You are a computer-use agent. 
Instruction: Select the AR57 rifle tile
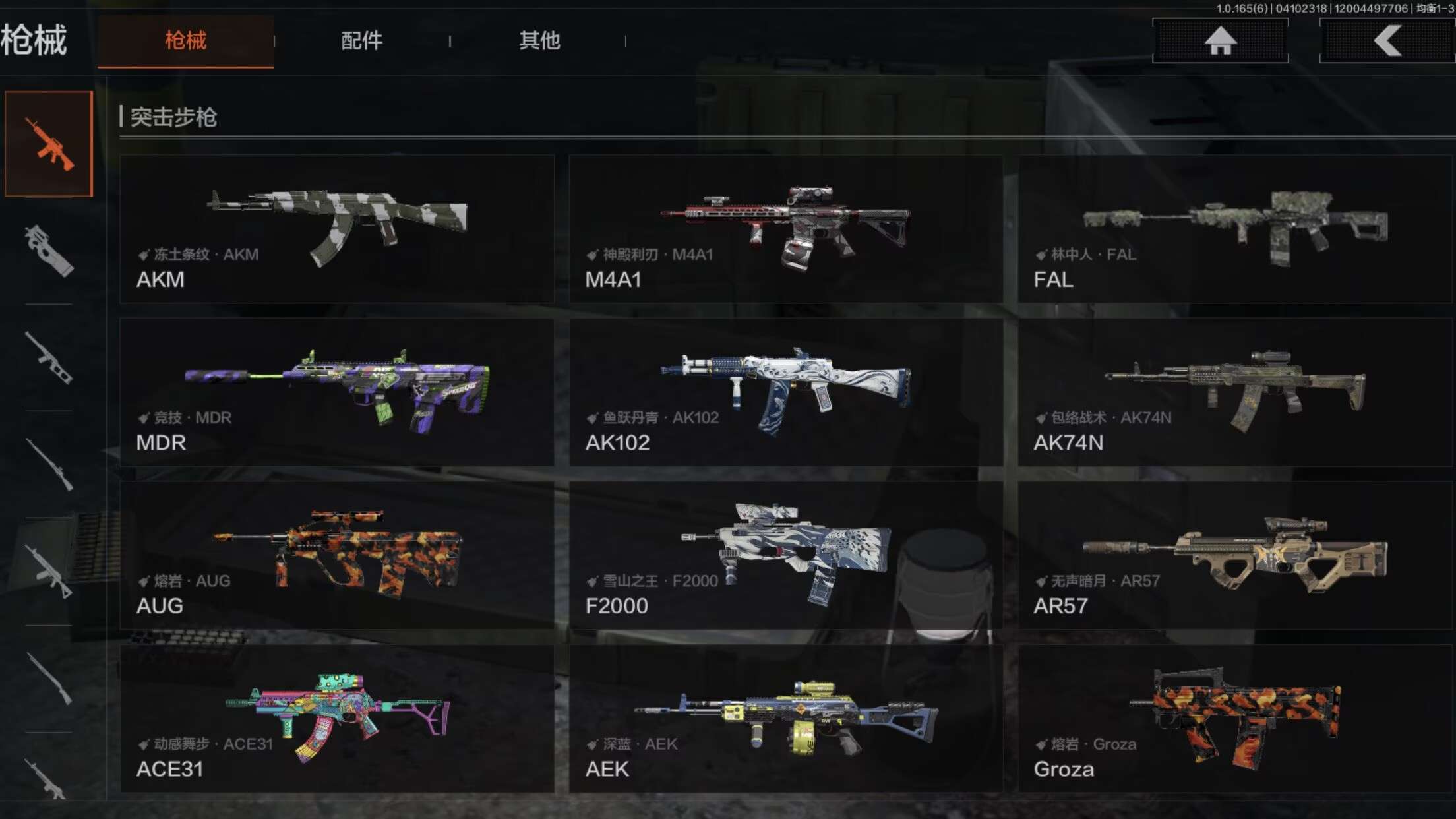pyautogui.click(x=1234, y=555)
